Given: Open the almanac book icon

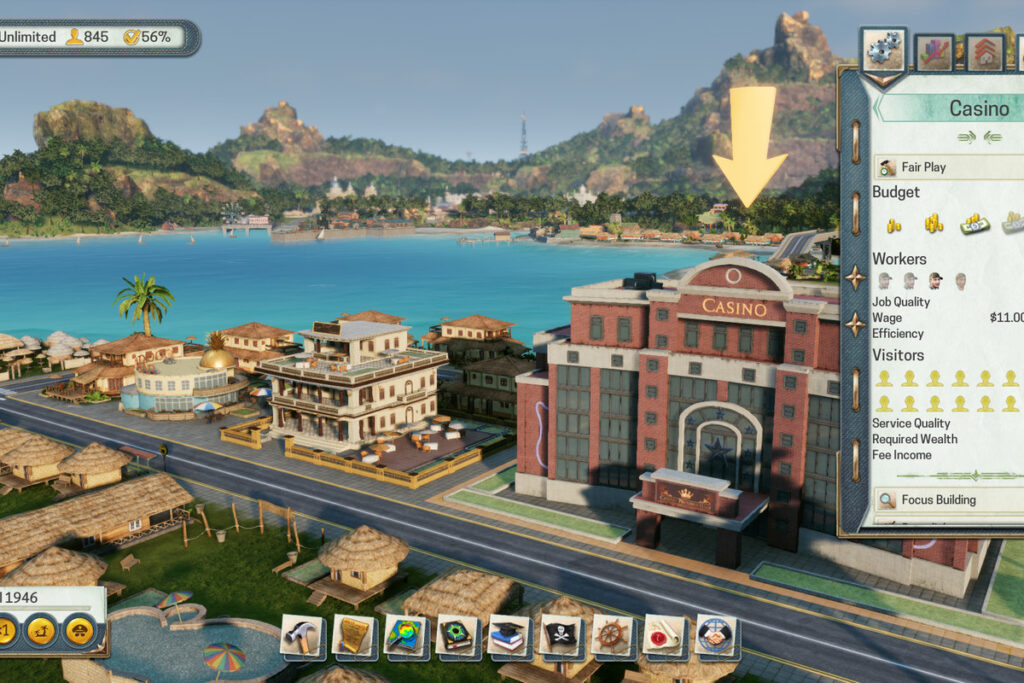Looking at the screenshot, I should click(457, 634).
